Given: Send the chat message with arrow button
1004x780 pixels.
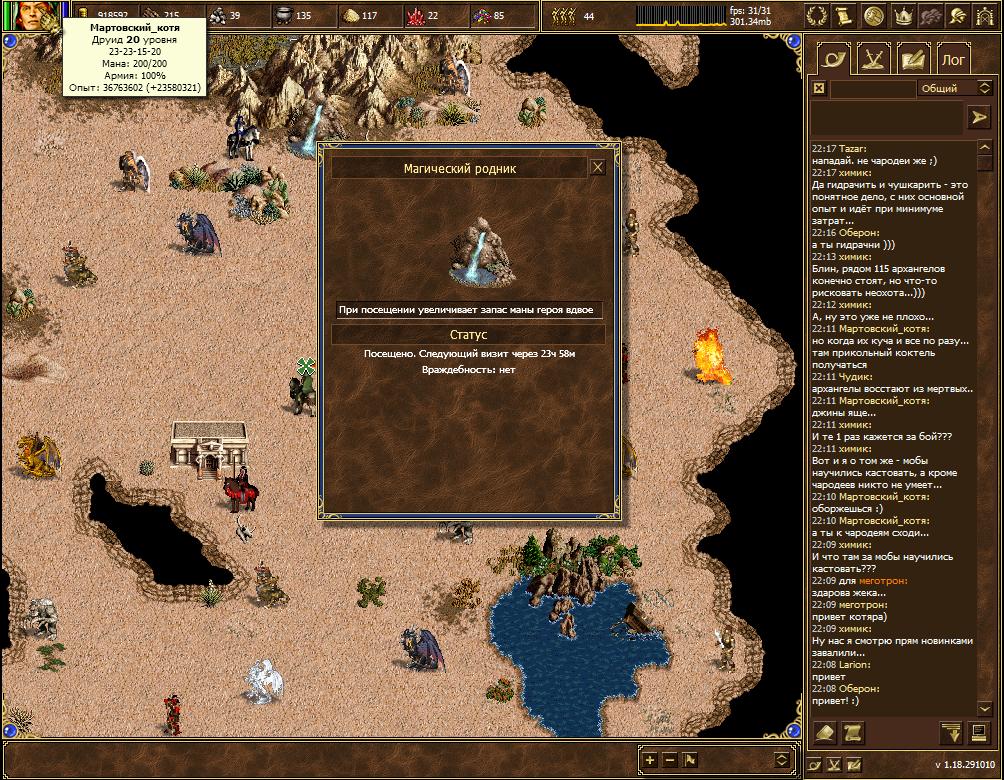Looking at the screenshot, I should pos(977,118).
